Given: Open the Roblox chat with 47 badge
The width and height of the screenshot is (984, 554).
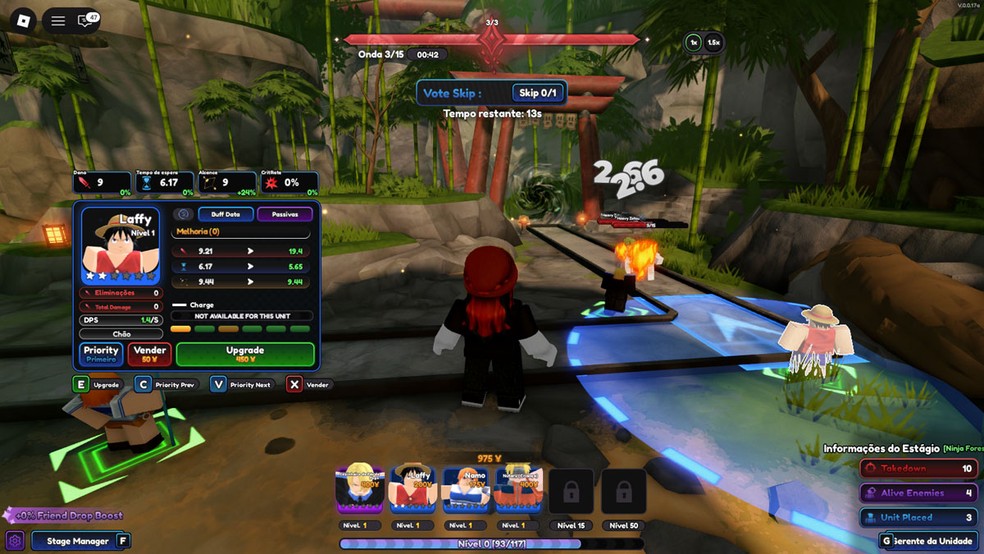Looking at the screenshot, I should [87, 20].
